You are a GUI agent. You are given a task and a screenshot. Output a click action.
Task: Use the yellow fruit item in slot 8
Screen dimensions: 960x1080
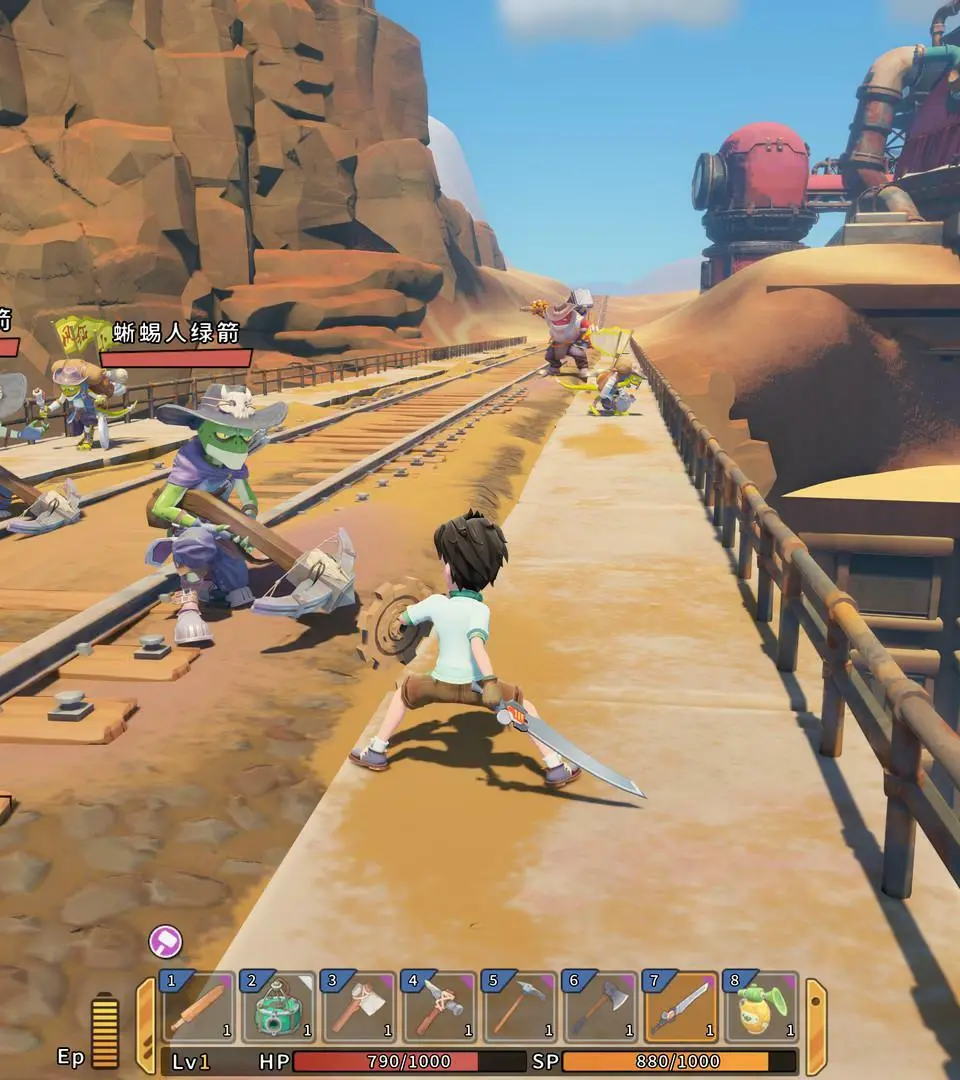762,1007
